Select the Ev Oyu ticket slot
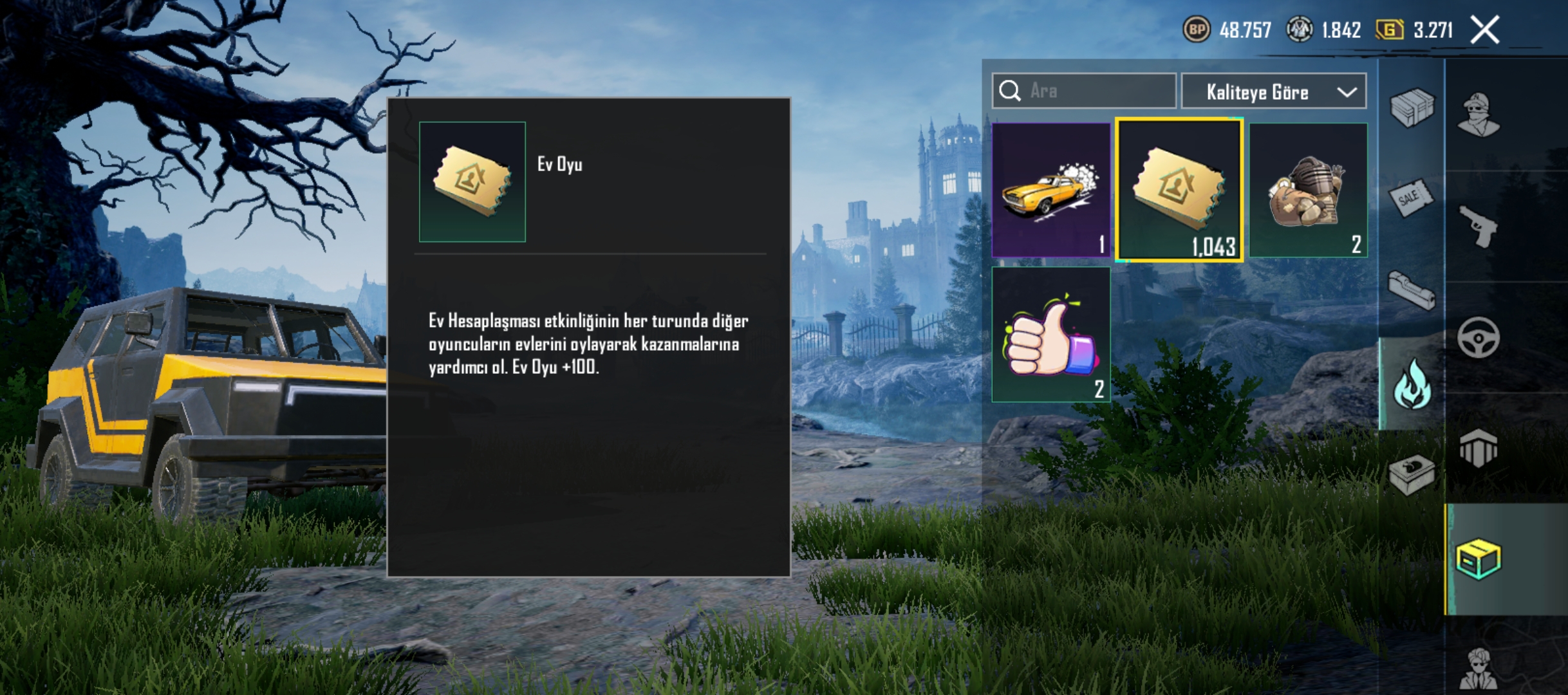Screen dimensions: 1568x695 (x=1179, y=190)
